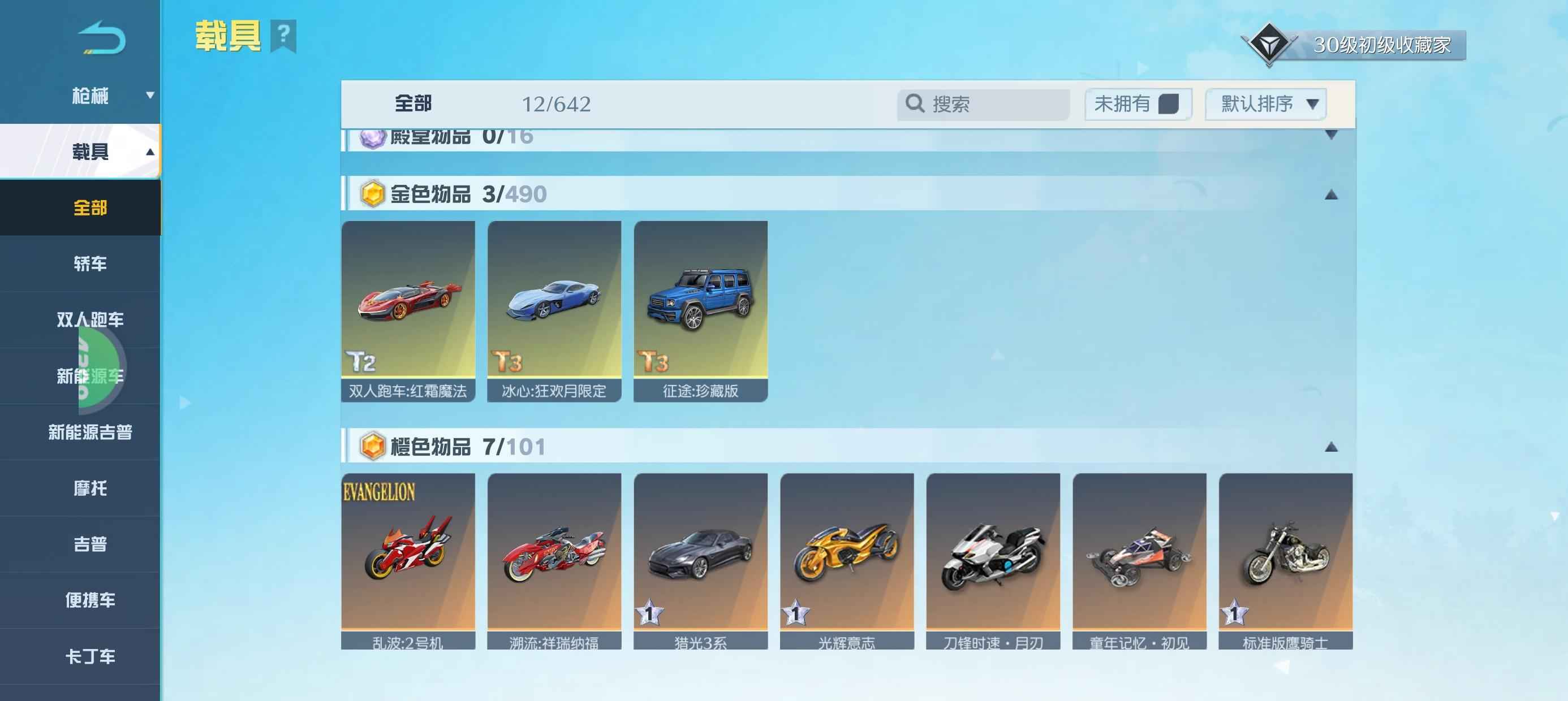
Task: Select the 双人跑车:红霜魔法 vehicle card
Action: 408,310
